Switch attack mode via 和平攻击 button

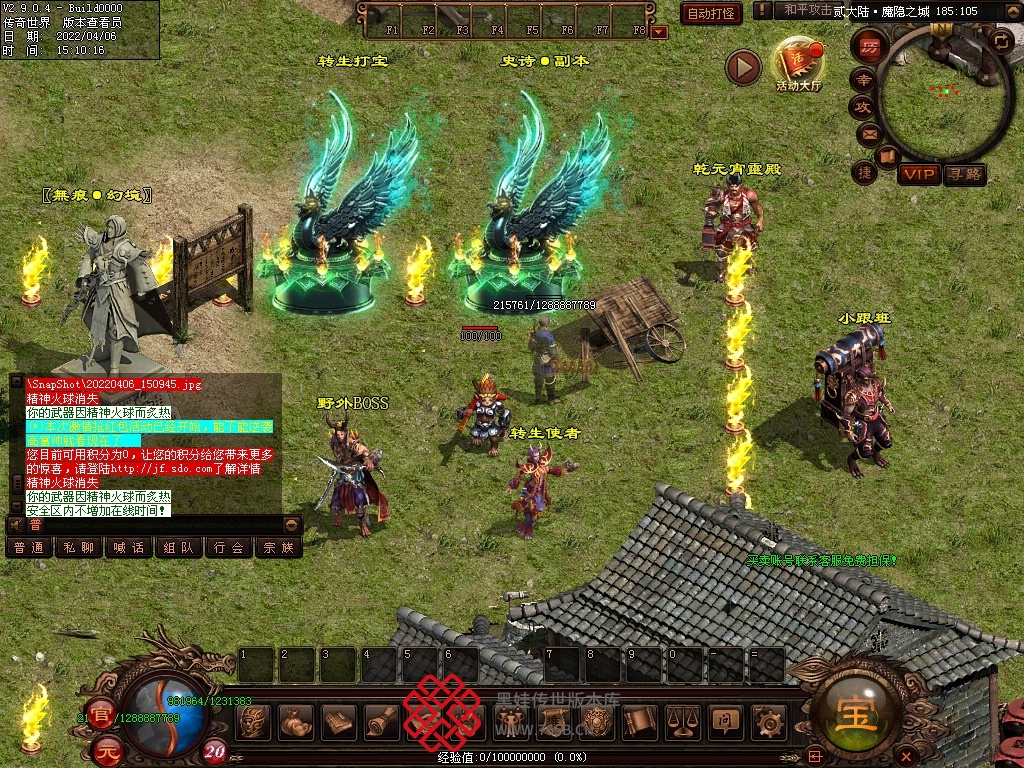(x=808, y=10)
